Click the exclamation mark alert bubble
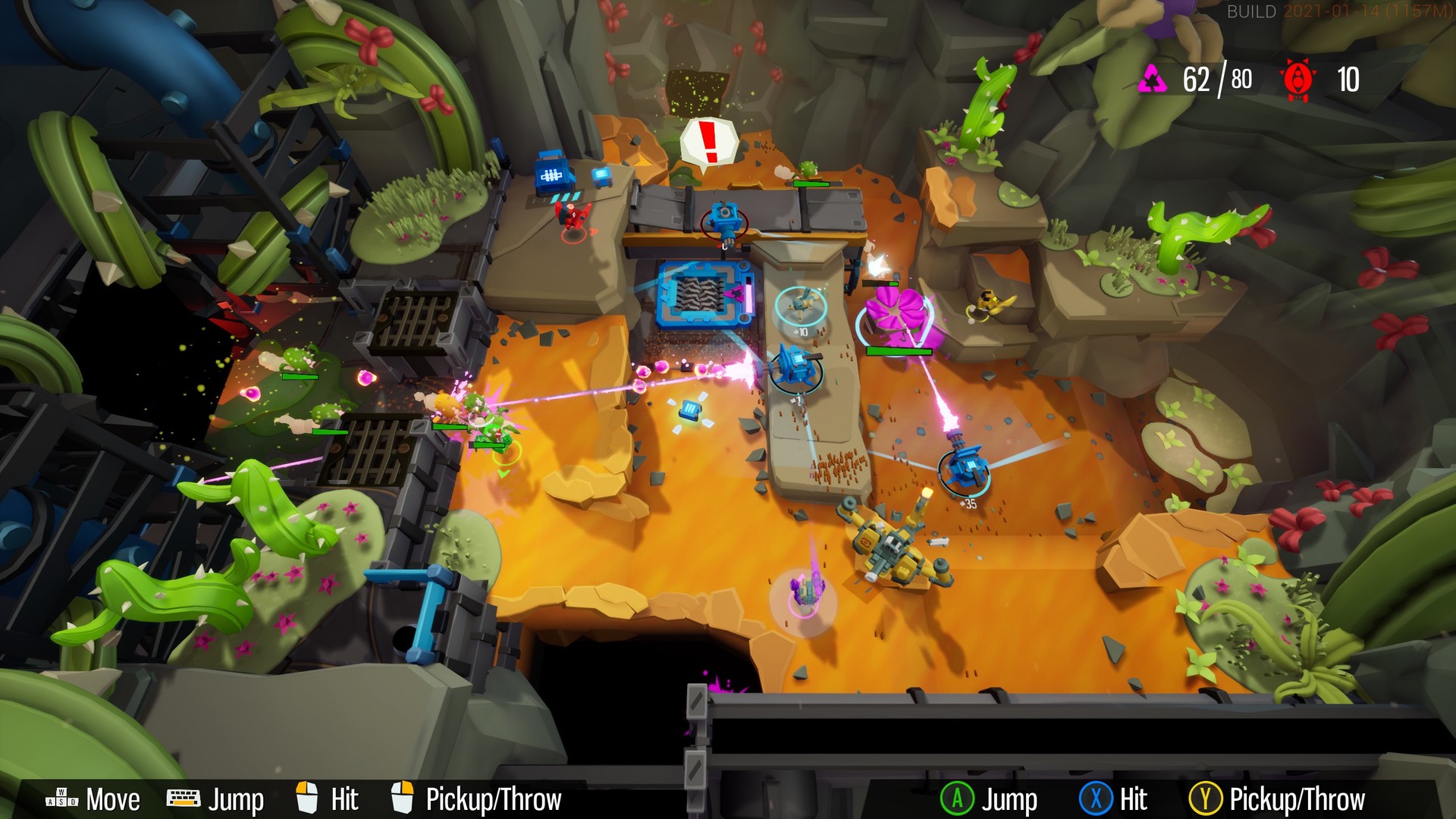The image size is (1456, 819). 710,140
